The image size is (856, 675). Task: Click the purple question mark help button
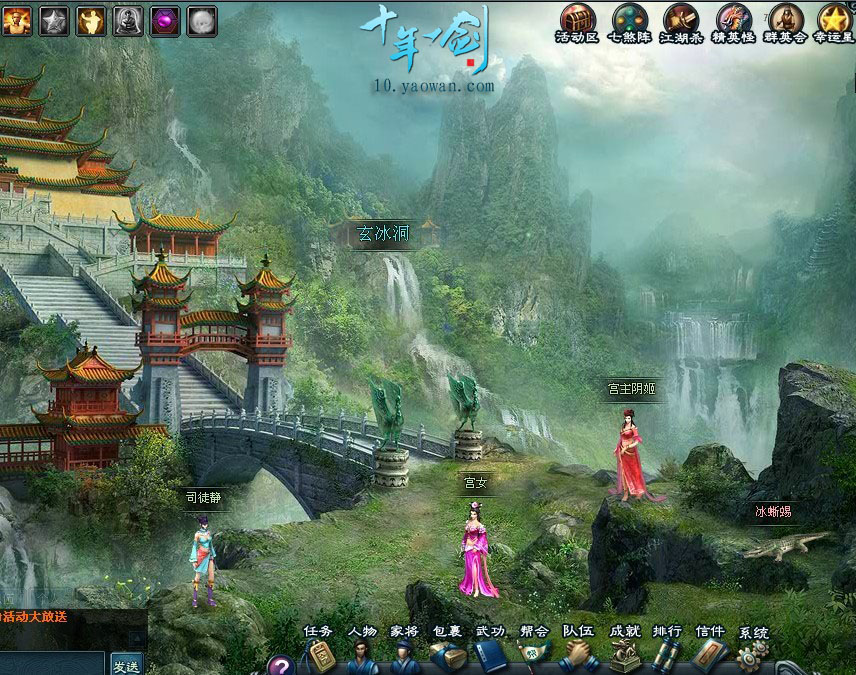click(x=281, y=665)
